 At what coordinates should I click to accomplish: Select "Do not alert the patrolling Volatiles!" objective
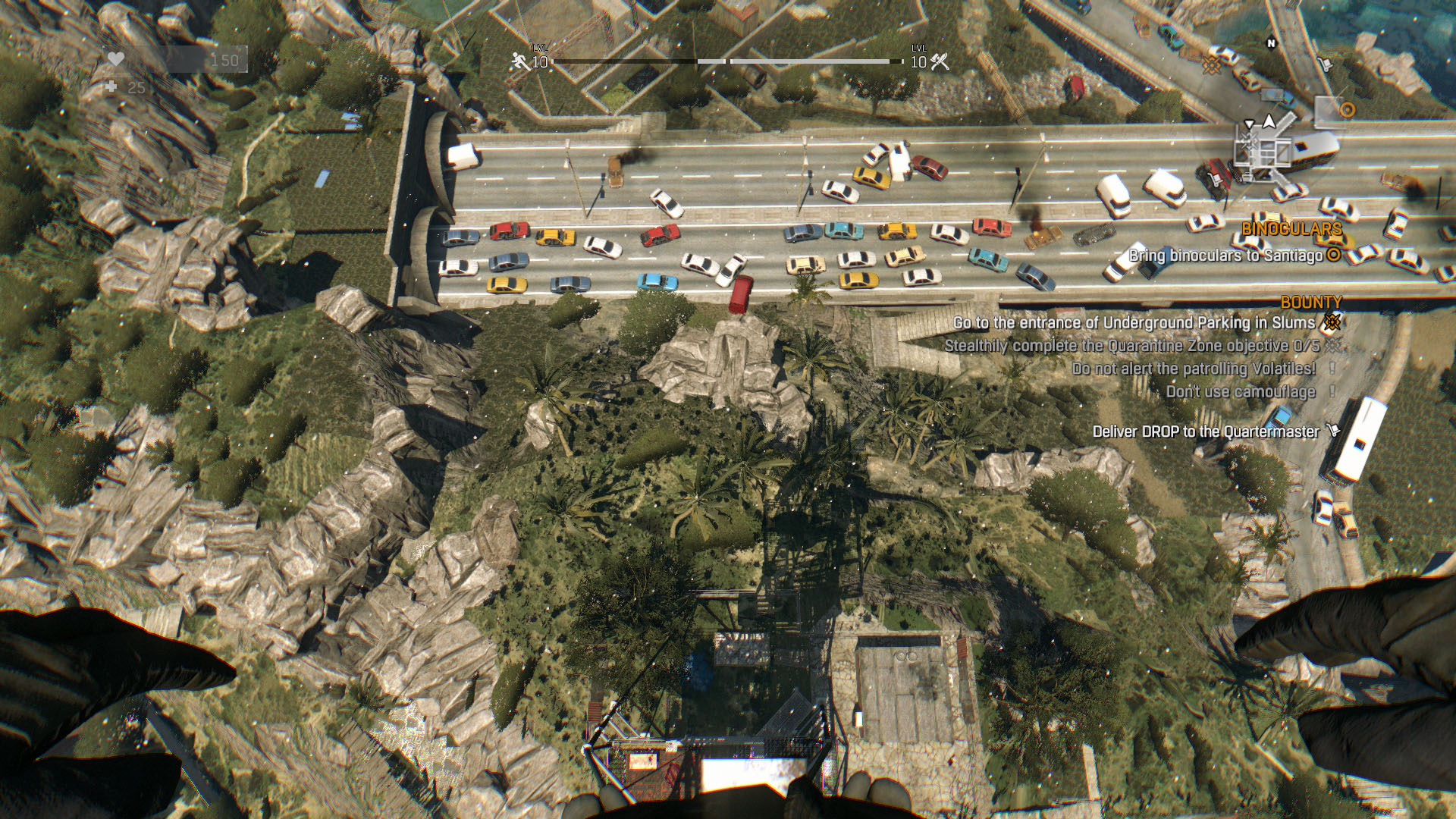(x=1194, y=369)
